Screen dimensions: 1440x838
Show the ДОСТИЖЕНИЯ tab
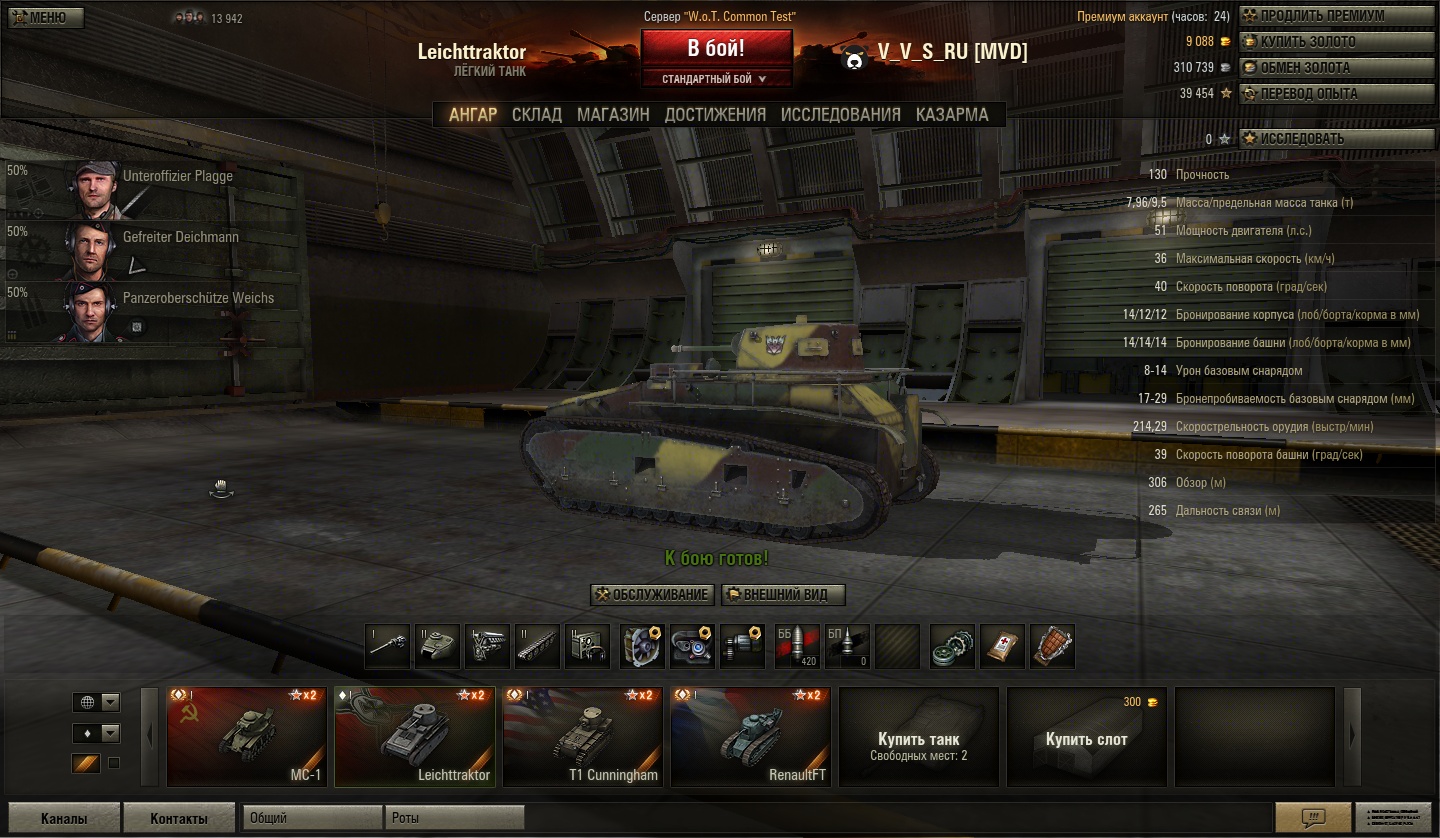click(x=715, y=115)
